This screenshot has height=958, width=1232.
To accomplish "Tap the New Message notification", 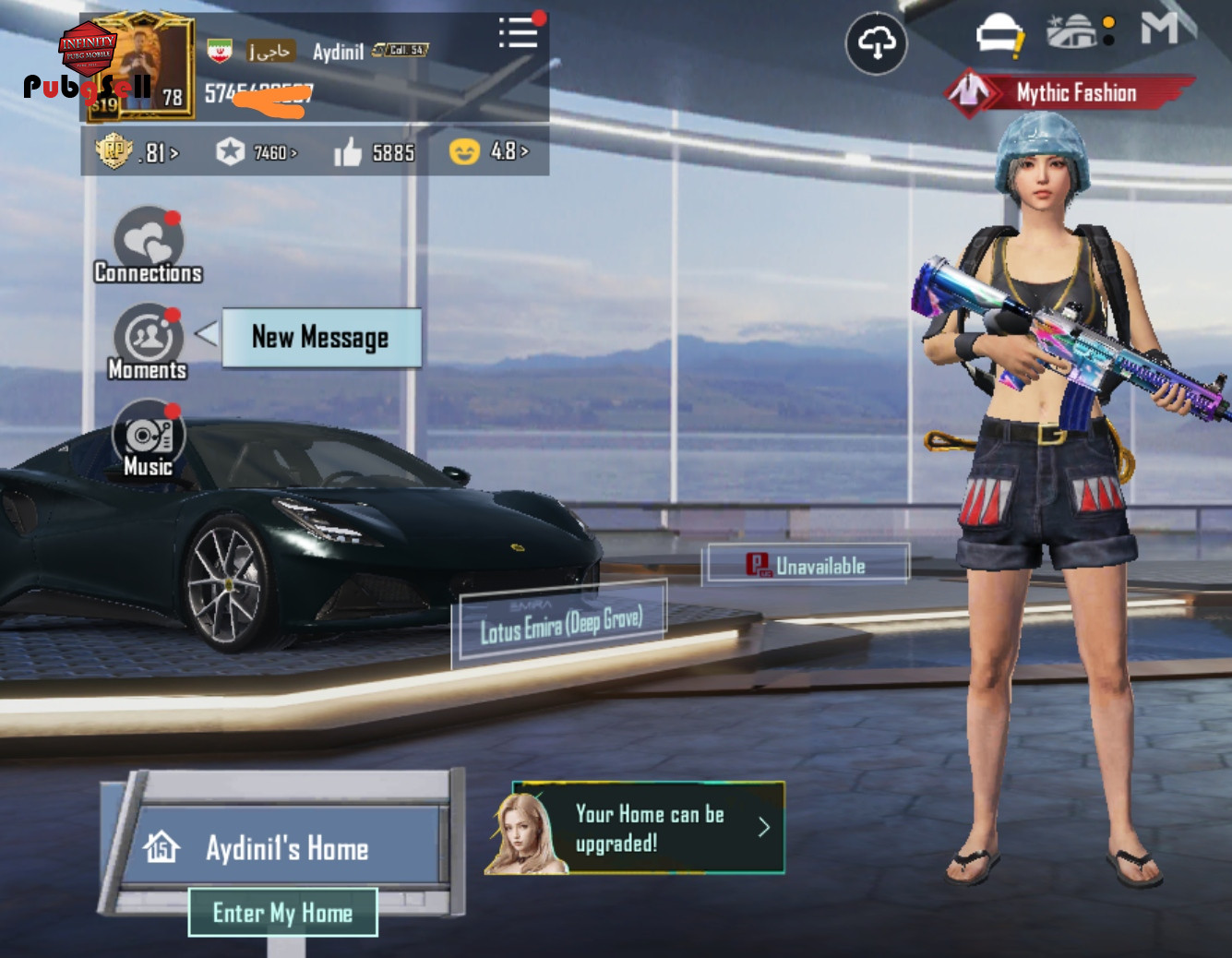I will tap(320, 338).
